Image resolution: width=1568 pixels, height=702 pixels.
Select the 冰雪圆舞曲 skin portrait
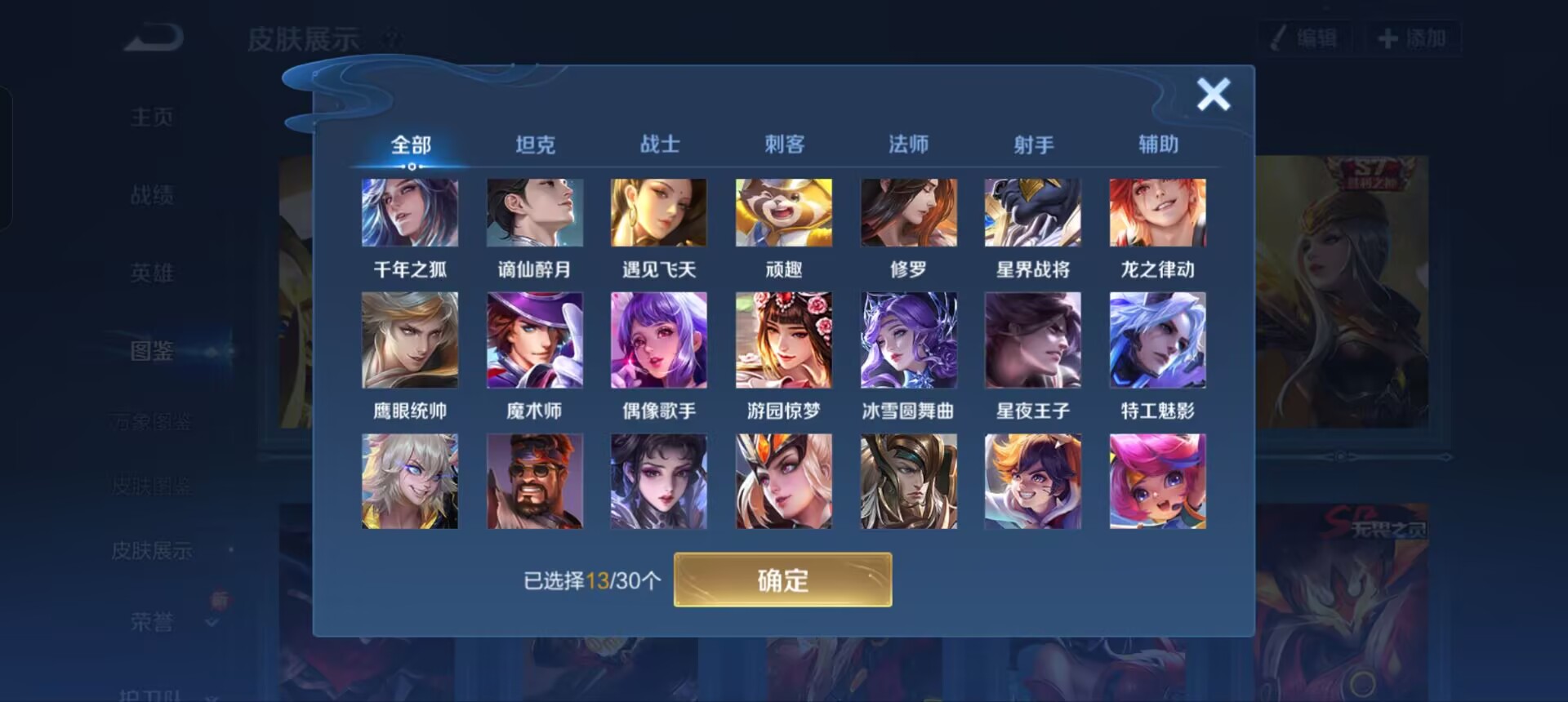point(908,338)
